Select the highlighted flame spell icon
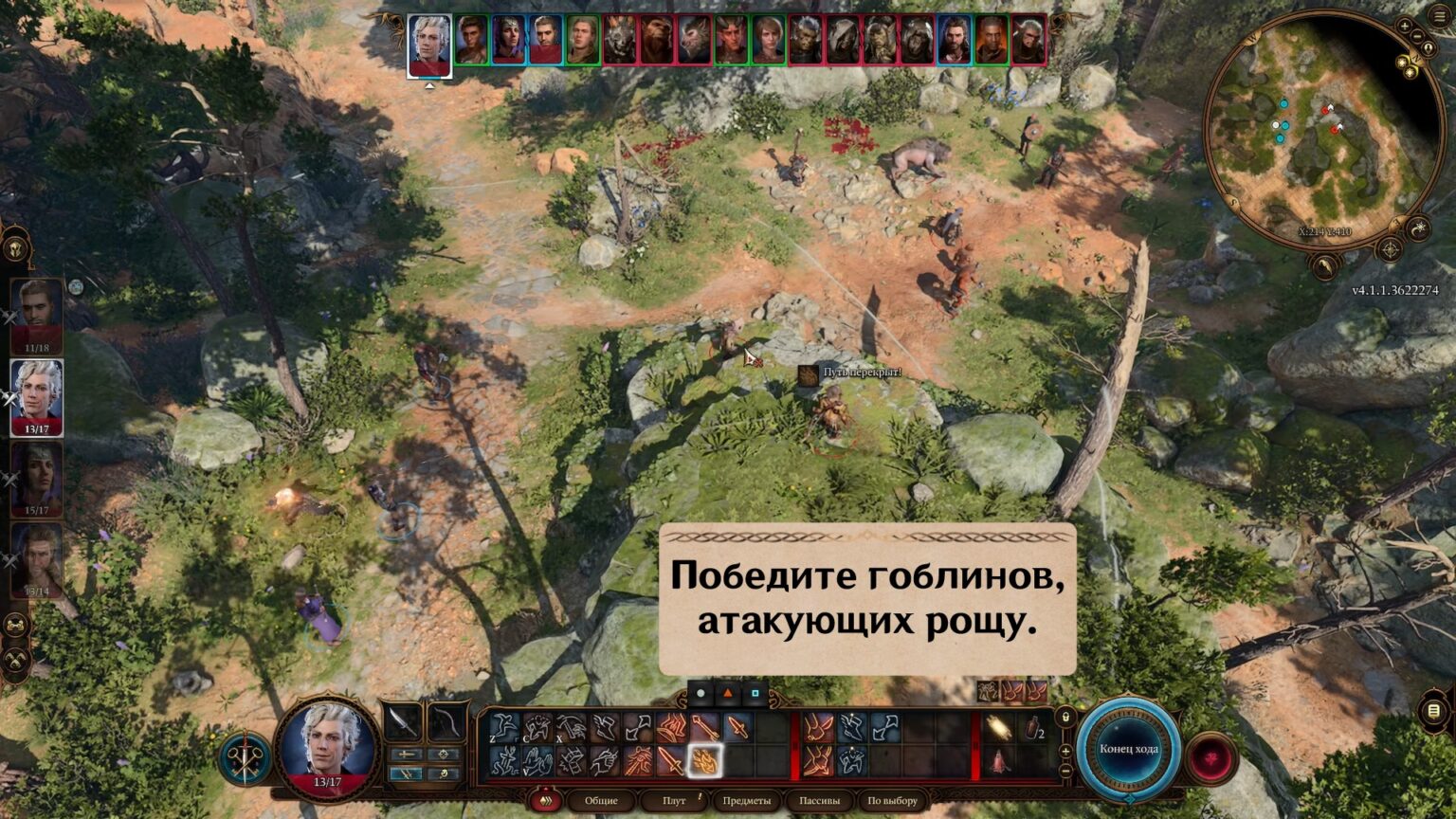The width and height of the screenshot is (1456, 819). [x=703, y=760]
